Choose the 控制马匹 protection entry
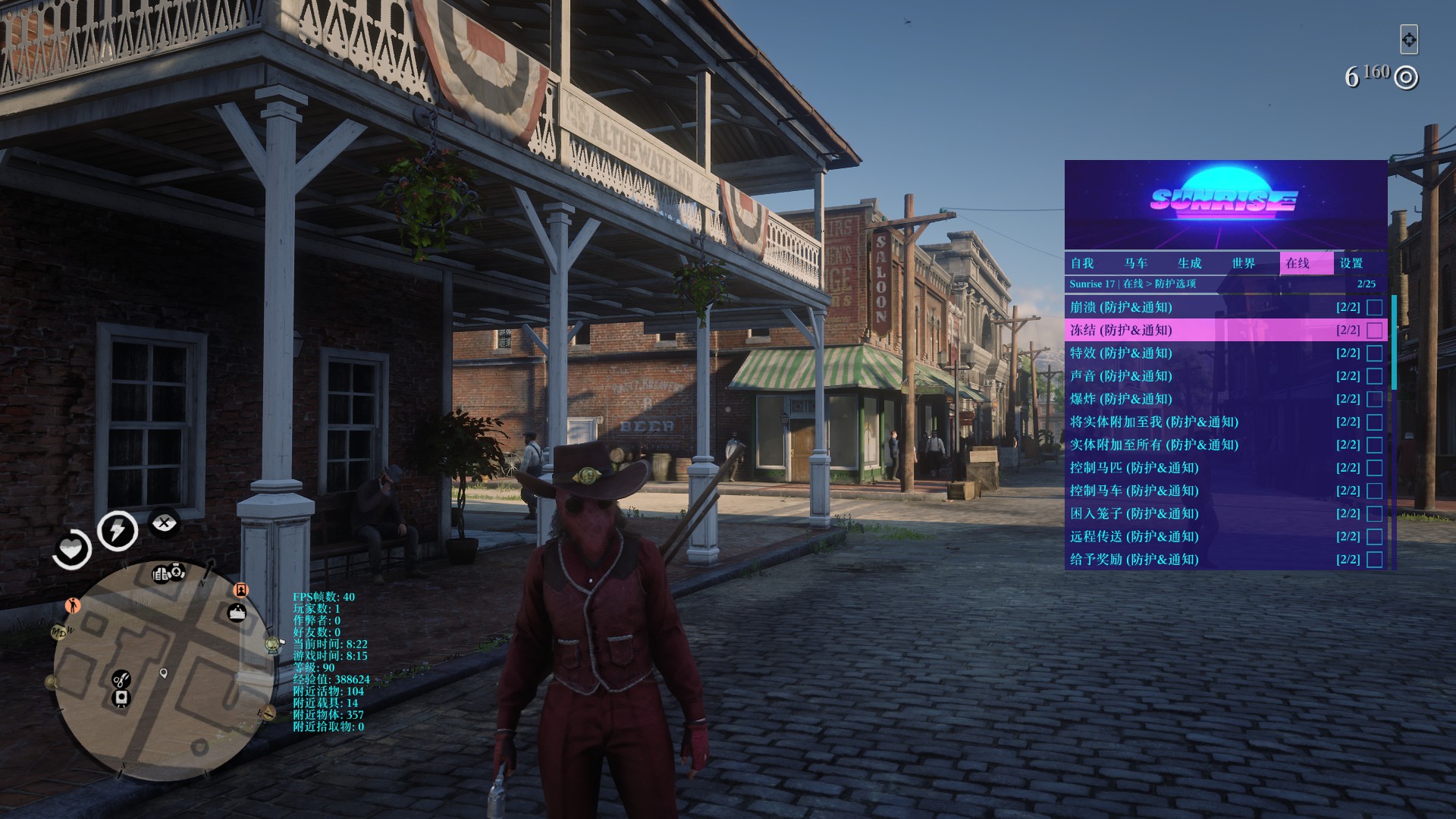1456x819 pixels. point(1213,468)
